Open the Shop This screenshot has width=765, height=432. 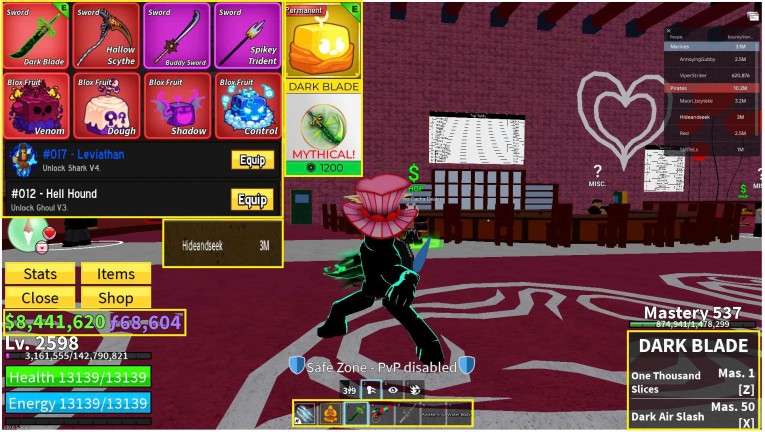116,297
